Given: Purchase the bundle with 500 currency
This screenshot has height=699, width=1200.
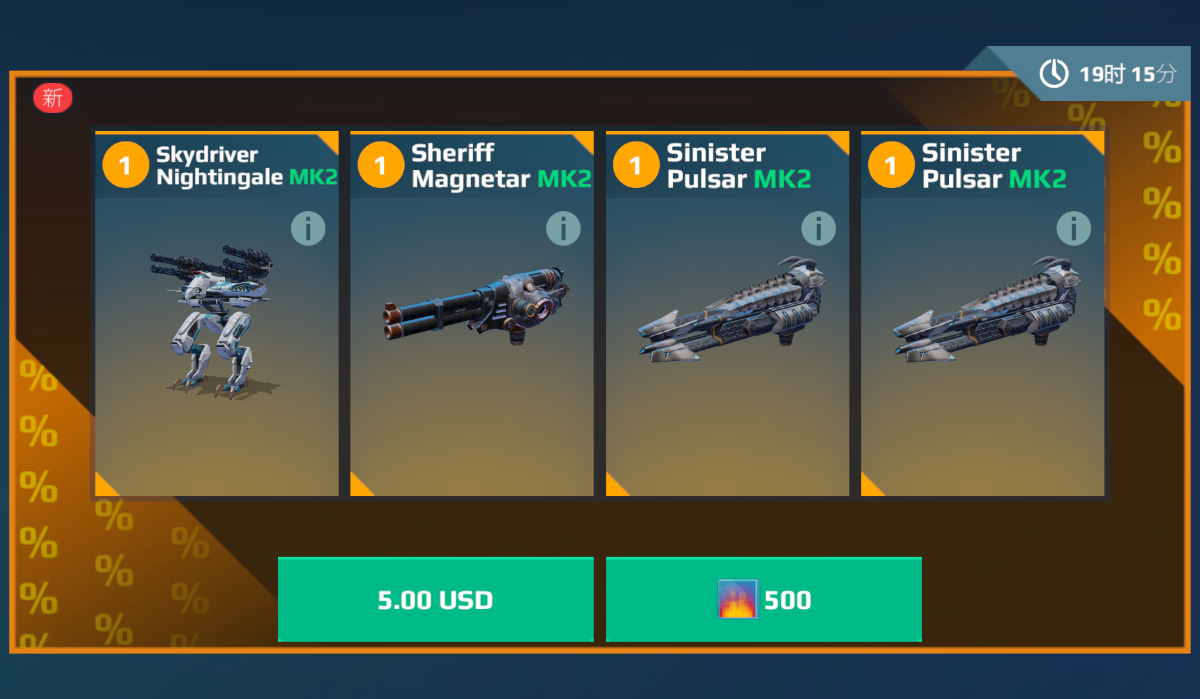Looking at the screenshot, I should click(763, 599).
